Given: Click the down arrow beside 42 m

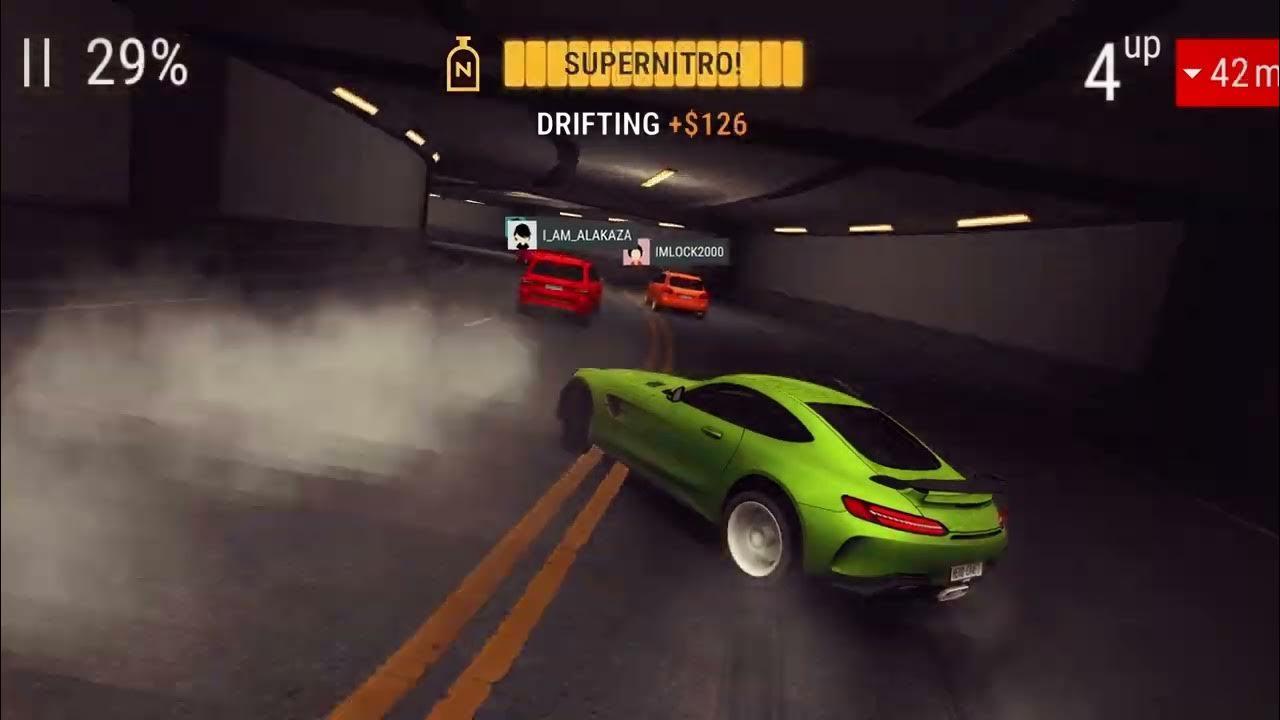Looking at the screenshot, I should click(x=1194, y=74).
